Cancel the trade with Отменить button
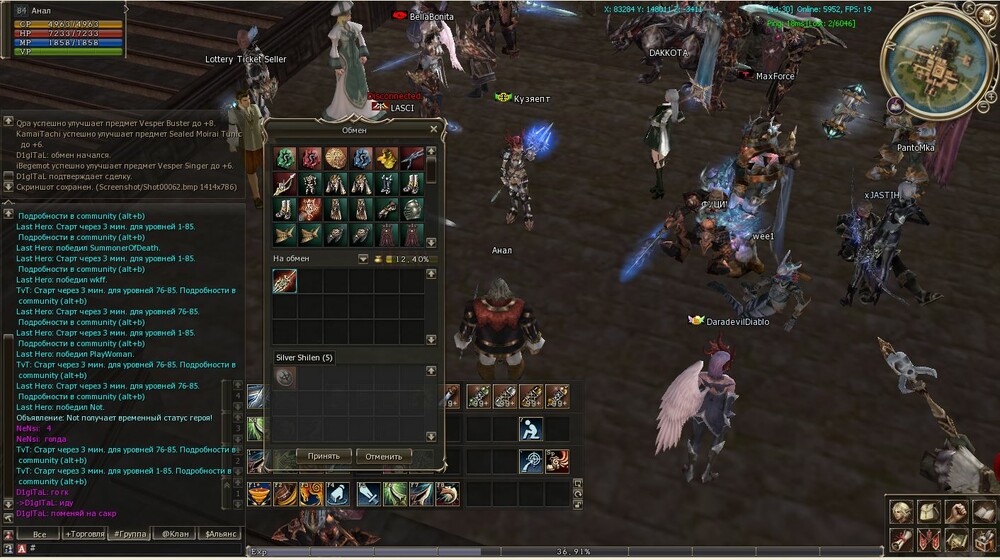The height and width of the screenshot is (560, 1000). click(383, 456)
